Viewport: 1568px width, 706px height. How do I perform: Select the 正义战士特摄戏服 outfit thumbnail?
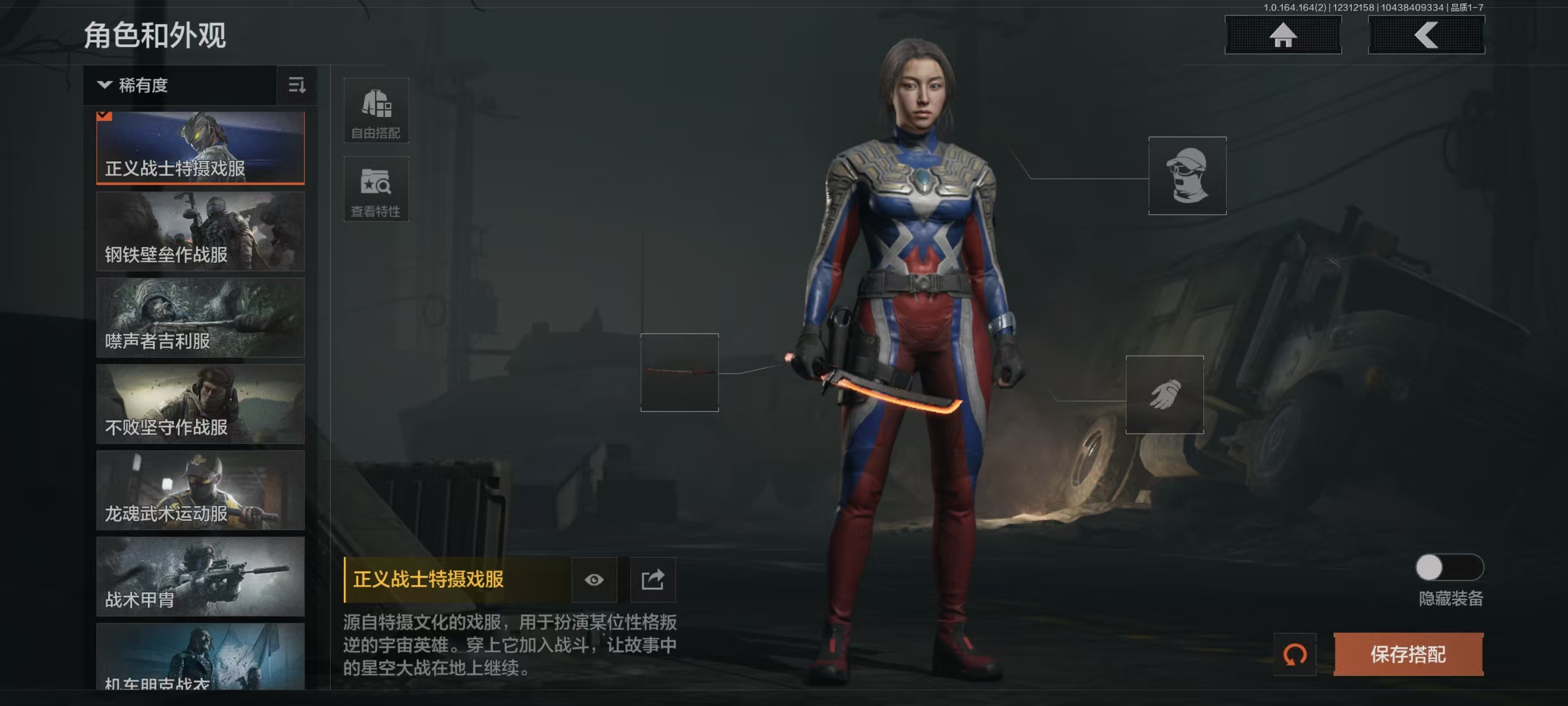(200, 147)
